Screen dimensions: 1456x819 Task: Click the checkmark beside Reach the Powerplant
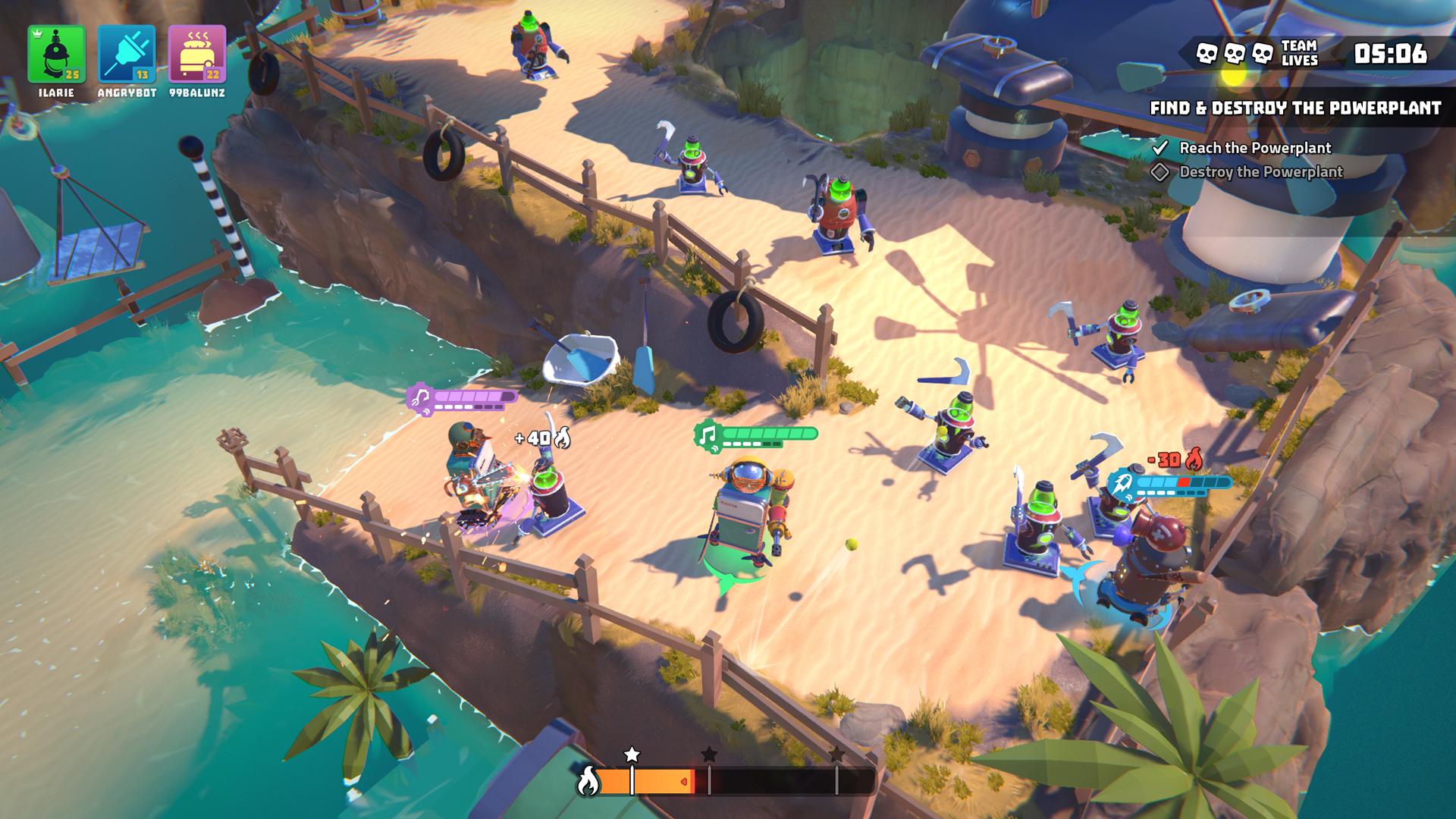pos(1160,150)
